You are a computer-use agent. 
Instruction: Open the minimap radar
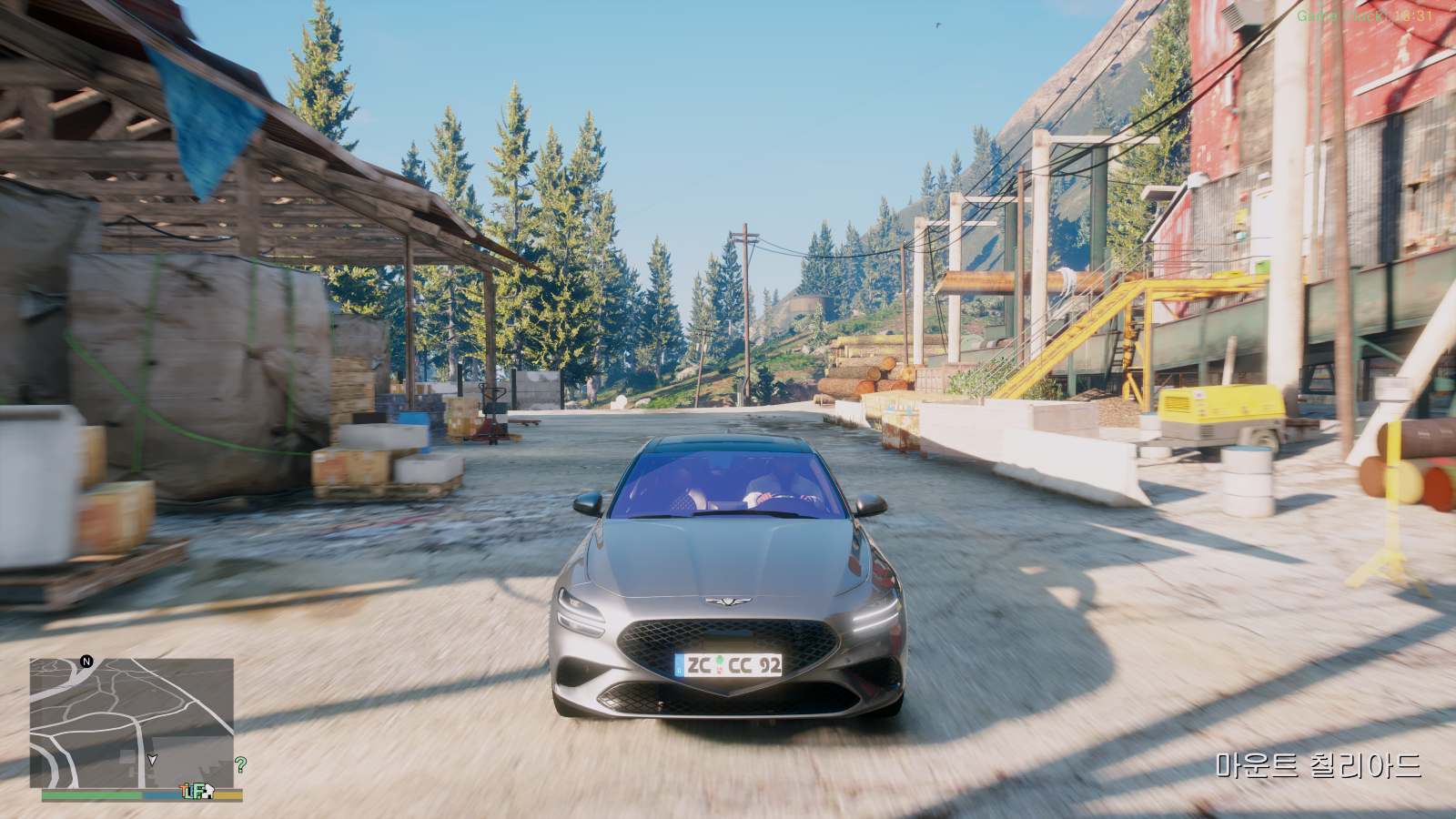click(x=131, y=723)
